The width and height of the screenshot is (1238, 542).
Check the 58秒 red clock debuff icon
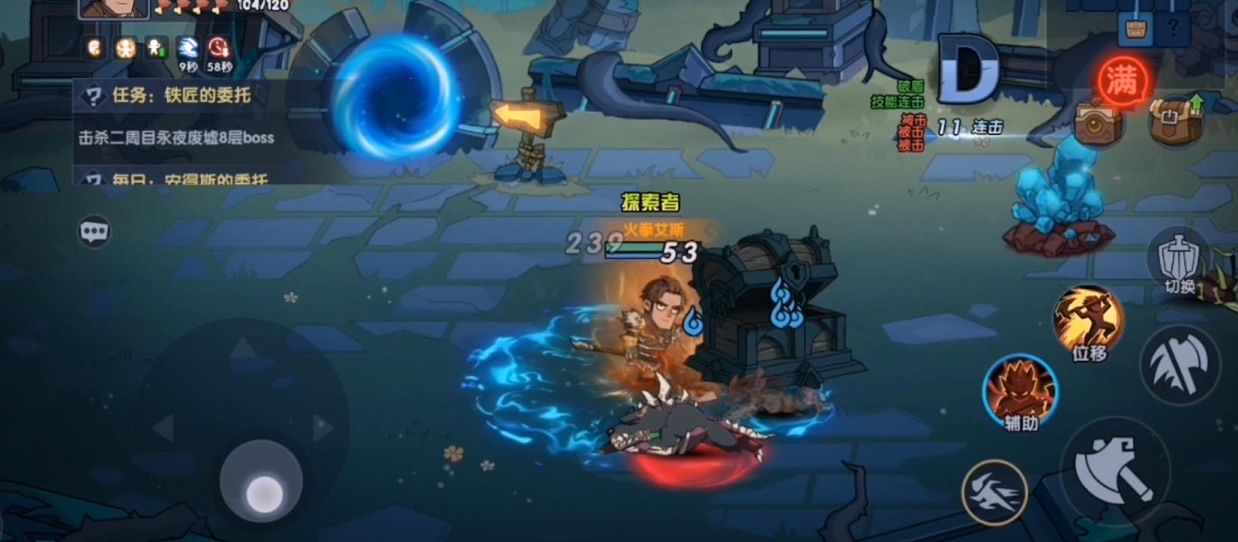(219, 47)
